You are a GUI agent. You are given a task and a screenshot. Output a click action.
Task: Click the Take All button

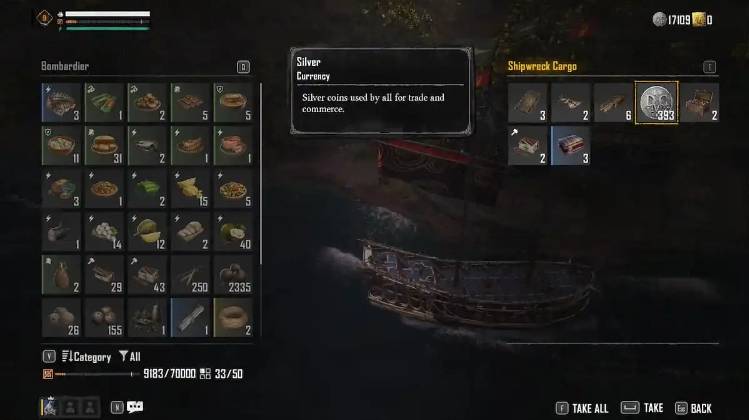click(588, 408)
